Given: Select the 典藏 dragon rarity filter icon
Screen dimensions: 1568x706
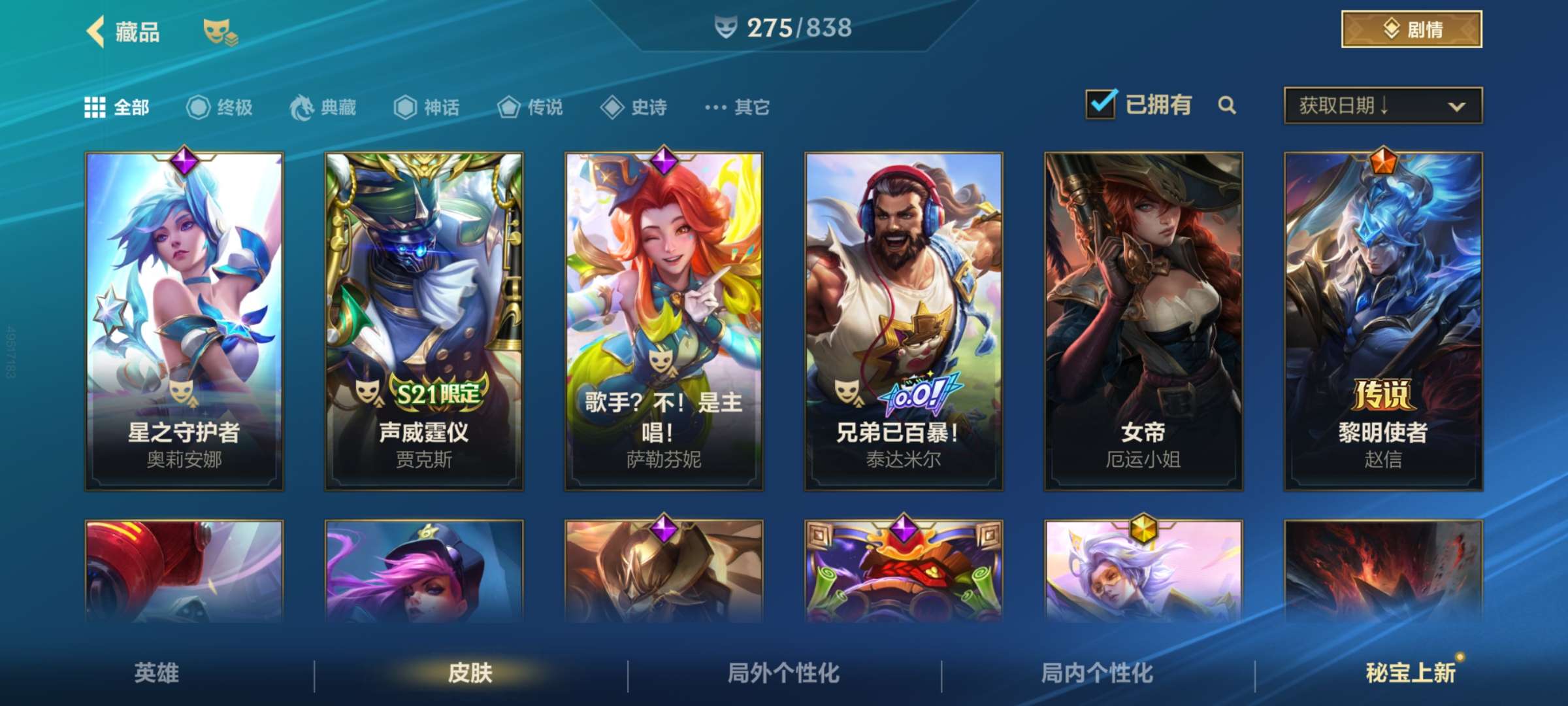Looking at the screenshot, I should coord(301,108).
